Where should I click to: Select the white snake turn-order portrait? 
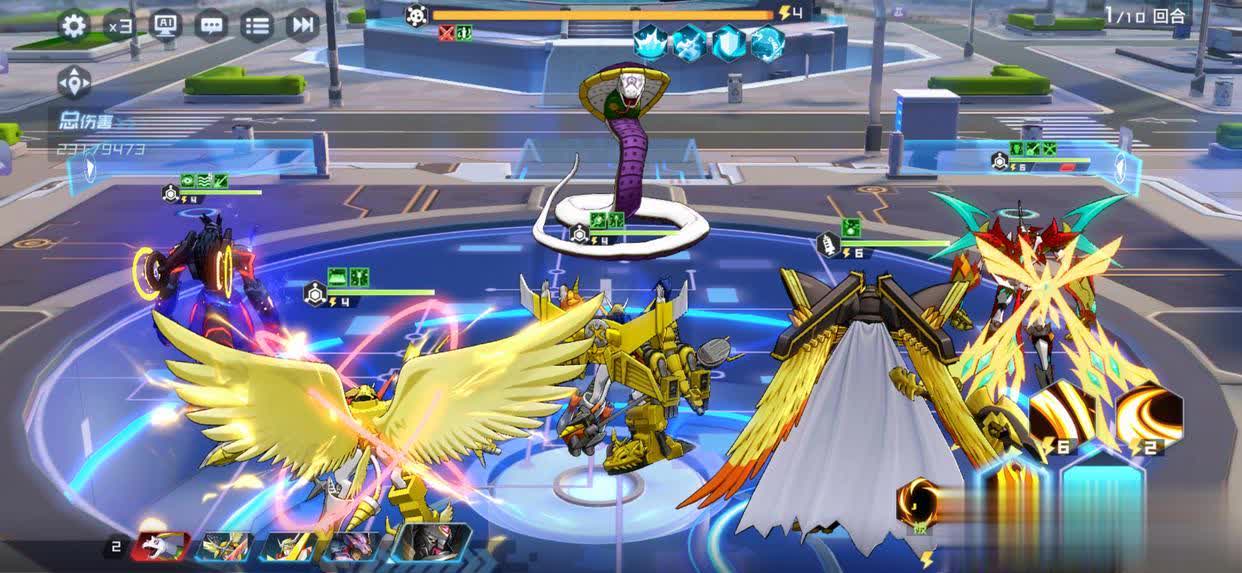(x=160, y=545)
